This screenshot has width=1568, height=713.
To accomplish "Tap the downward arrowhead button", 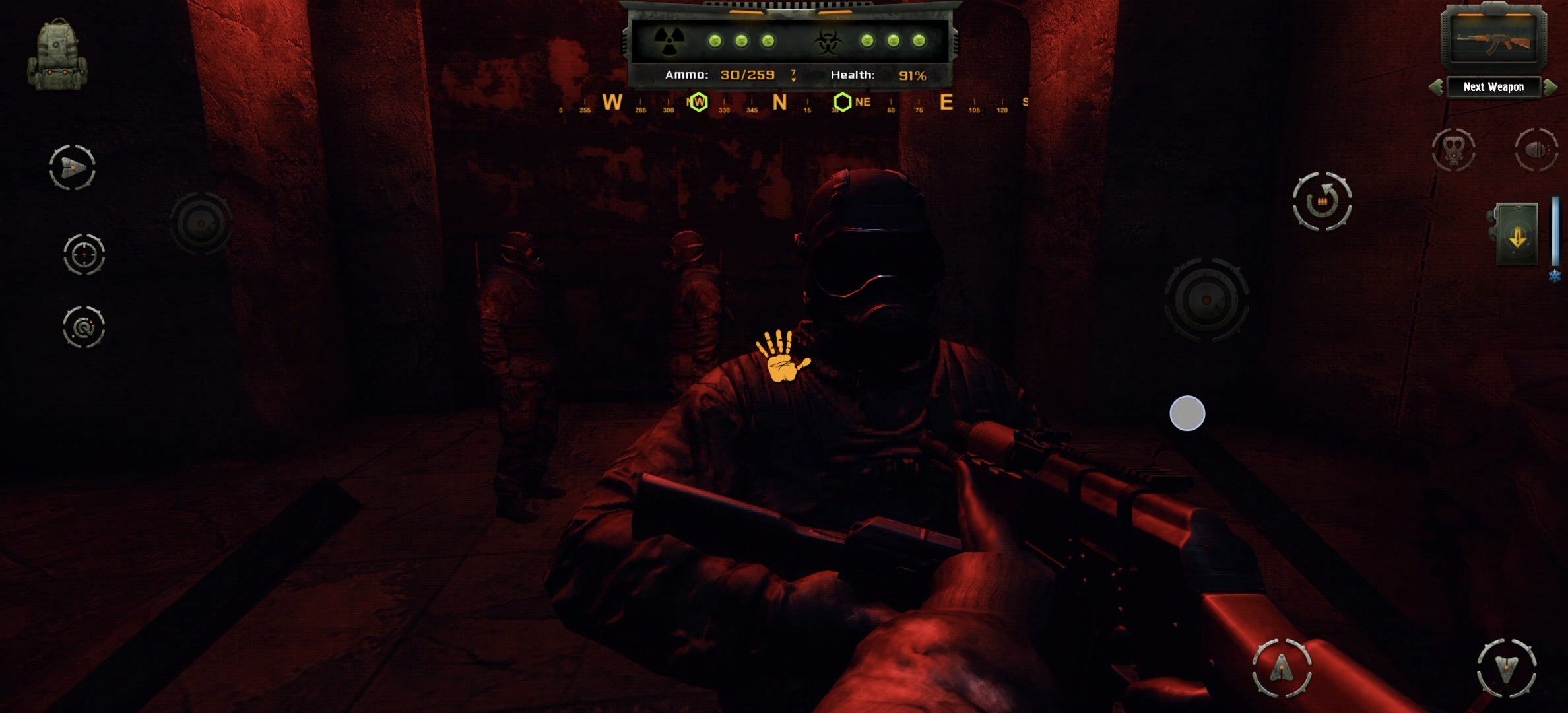I will tap(1507, 668).
